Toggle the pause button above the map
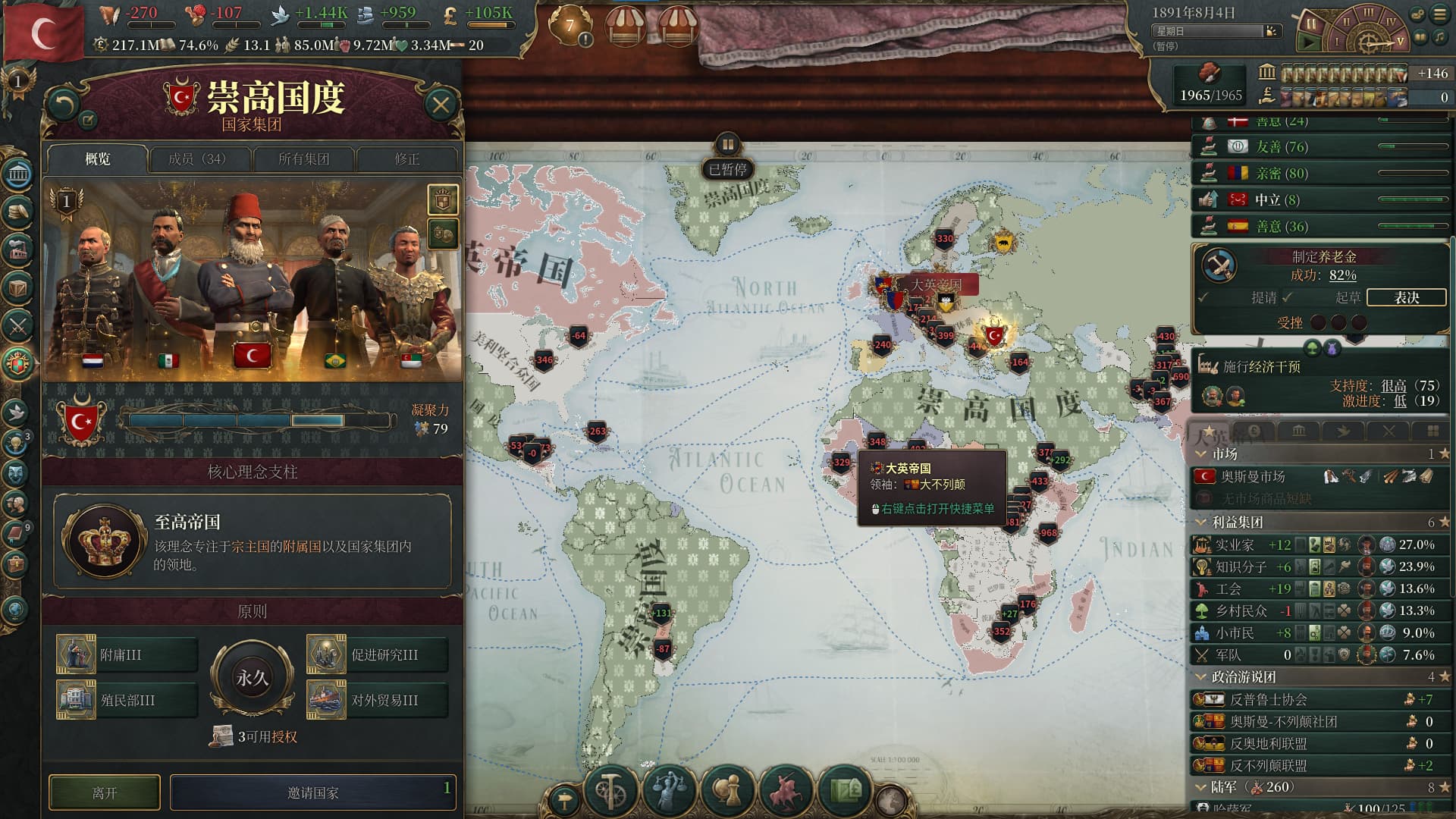1456x819 pixels. click(727, 143)
